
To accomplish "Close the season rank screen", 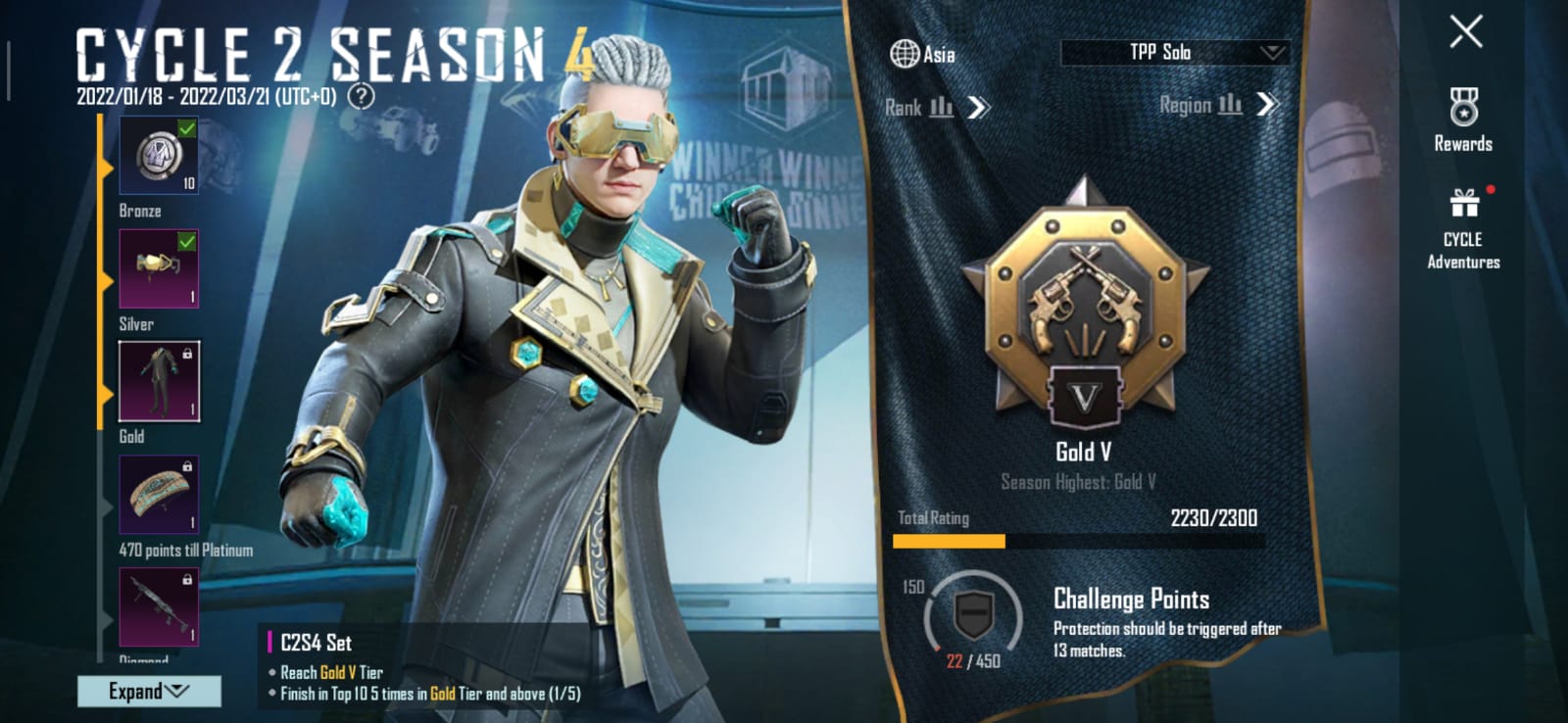I will click(x=1465, y=32).
